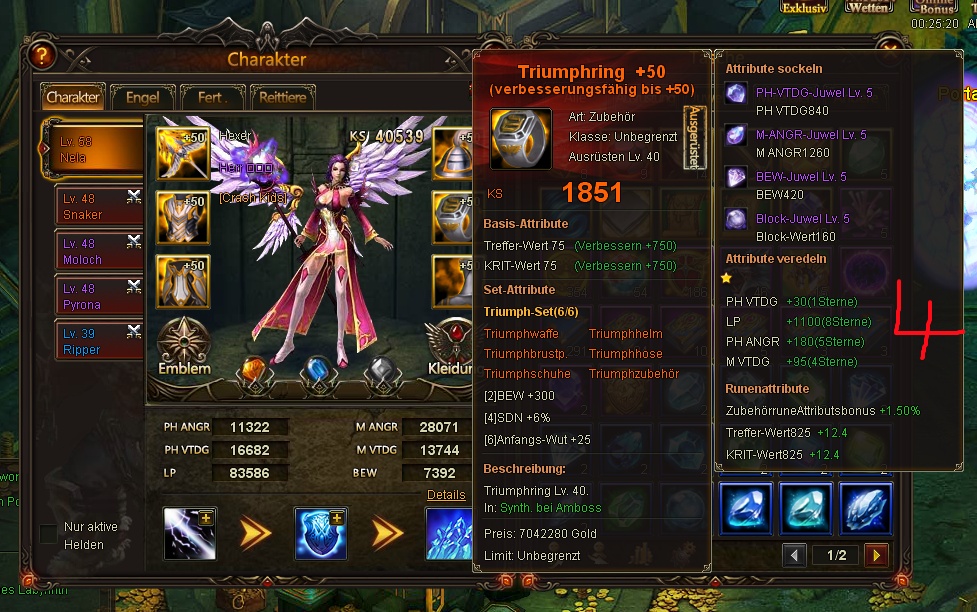Select the +50 bow weapon slot

[183, 153]
